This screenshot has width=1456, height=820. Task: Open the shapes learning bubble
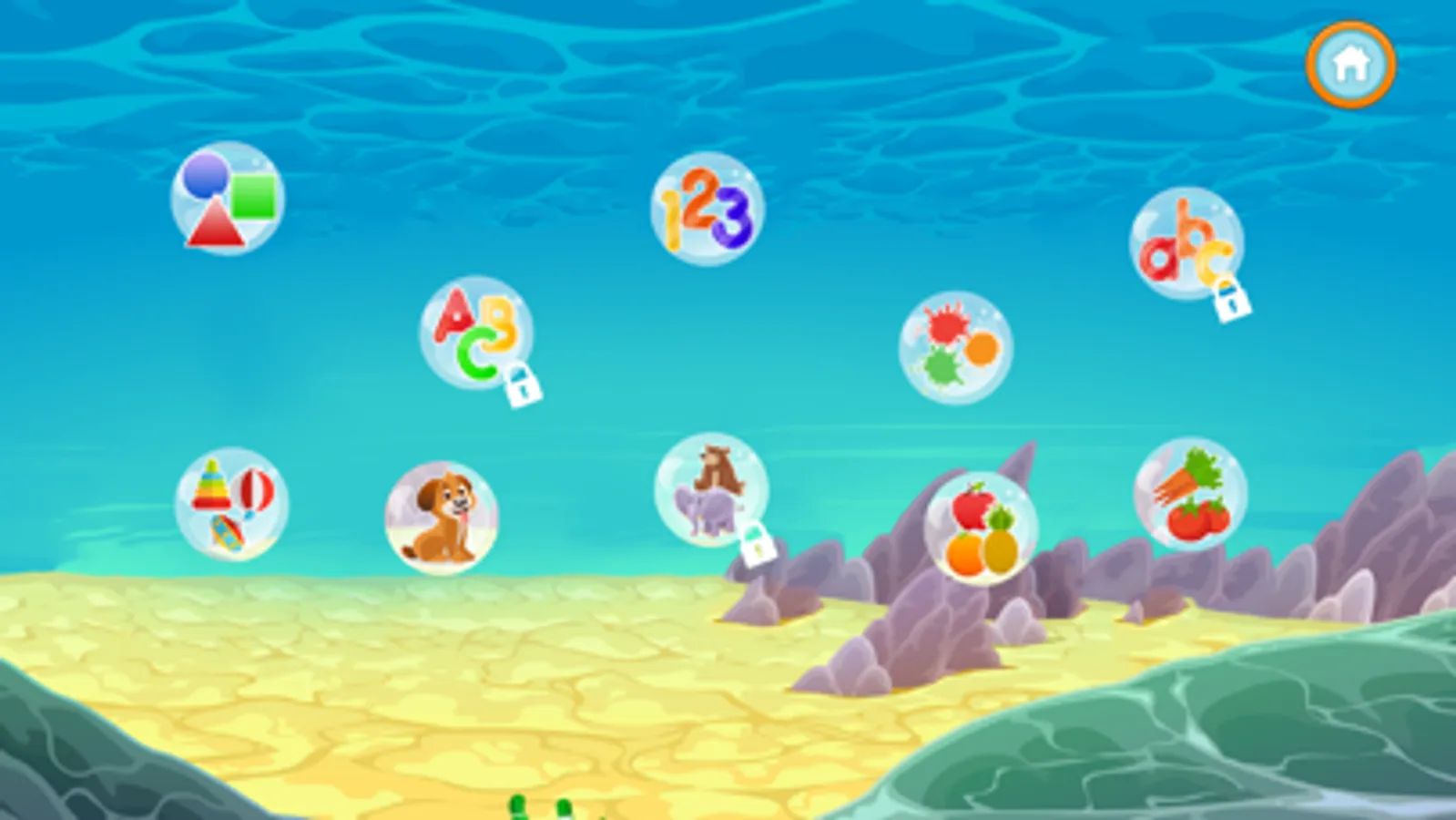pyautogui.click(x=228, y=200)
